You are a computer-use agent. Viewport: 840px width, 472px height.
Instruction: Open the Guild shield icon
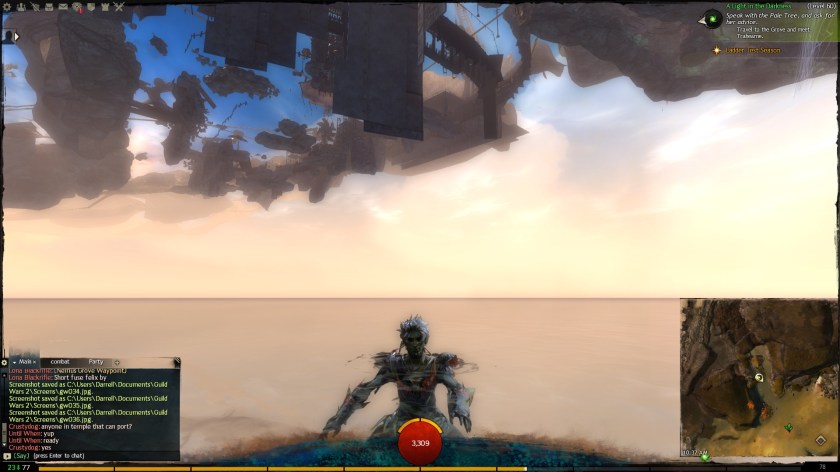(x=90, y=6)
